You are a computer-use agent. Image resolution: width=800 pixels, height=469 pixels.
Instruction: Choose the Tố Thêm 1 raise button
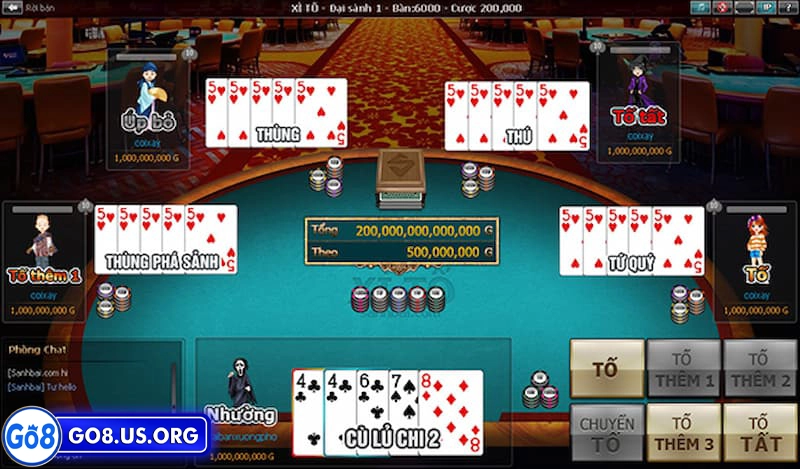[683, 368]
